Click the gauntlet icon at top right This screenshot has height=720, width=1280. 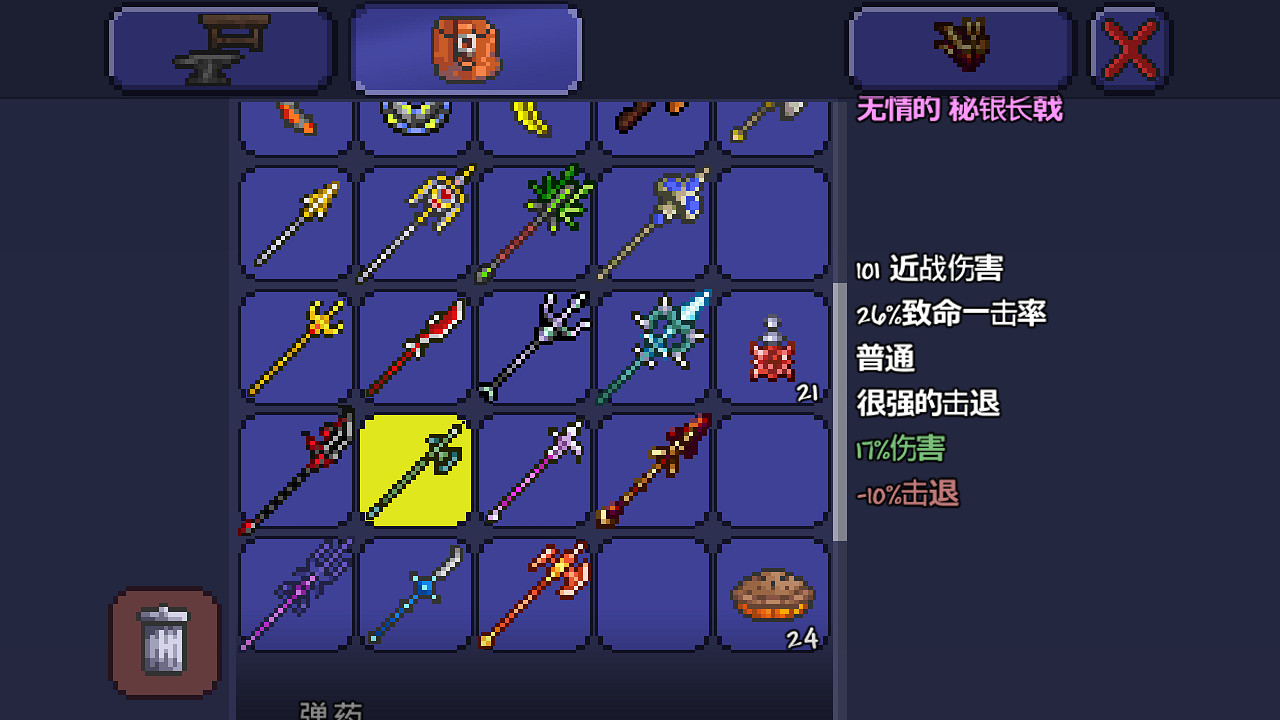click(x=960, y=46)
